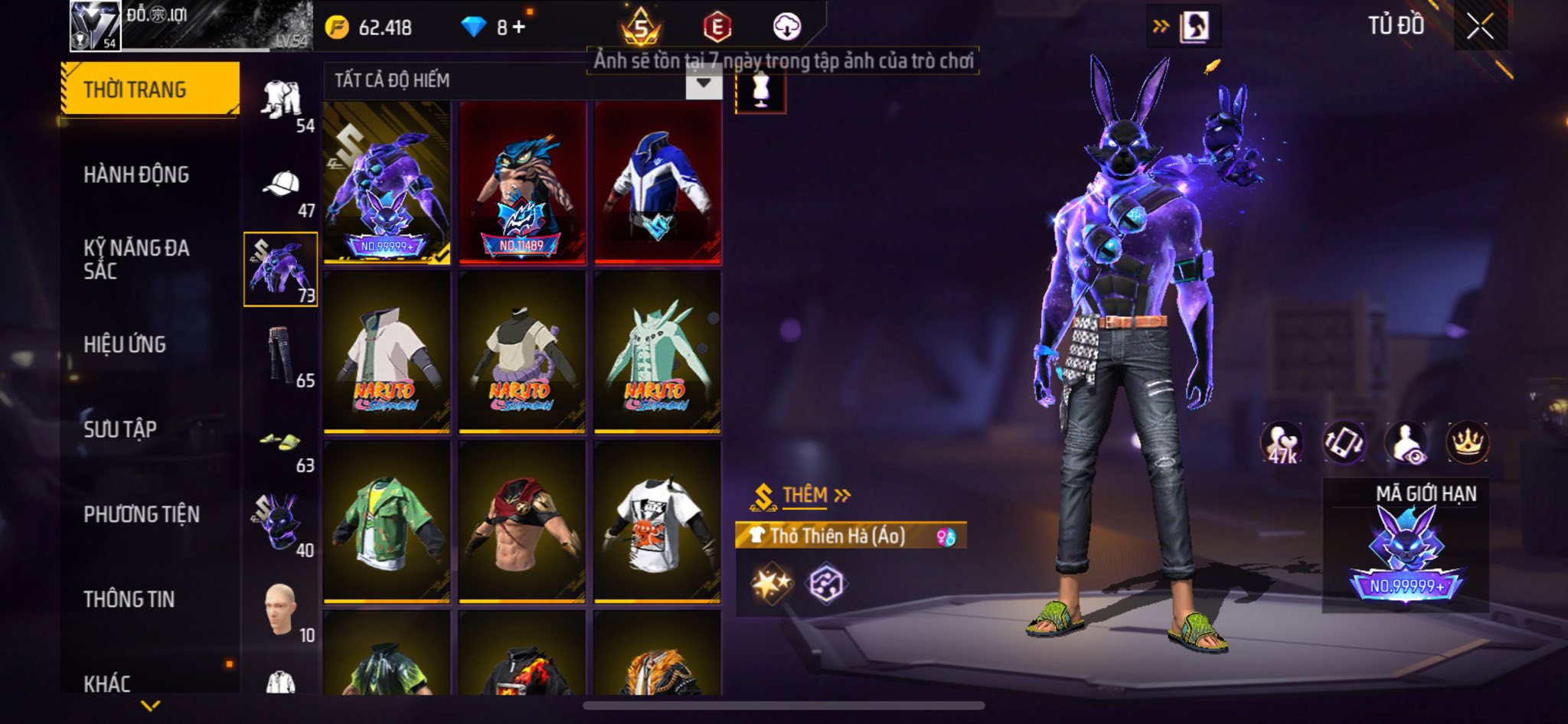
Task: Go to Sưu Tập tab
Action: click(x=120, y=429)
